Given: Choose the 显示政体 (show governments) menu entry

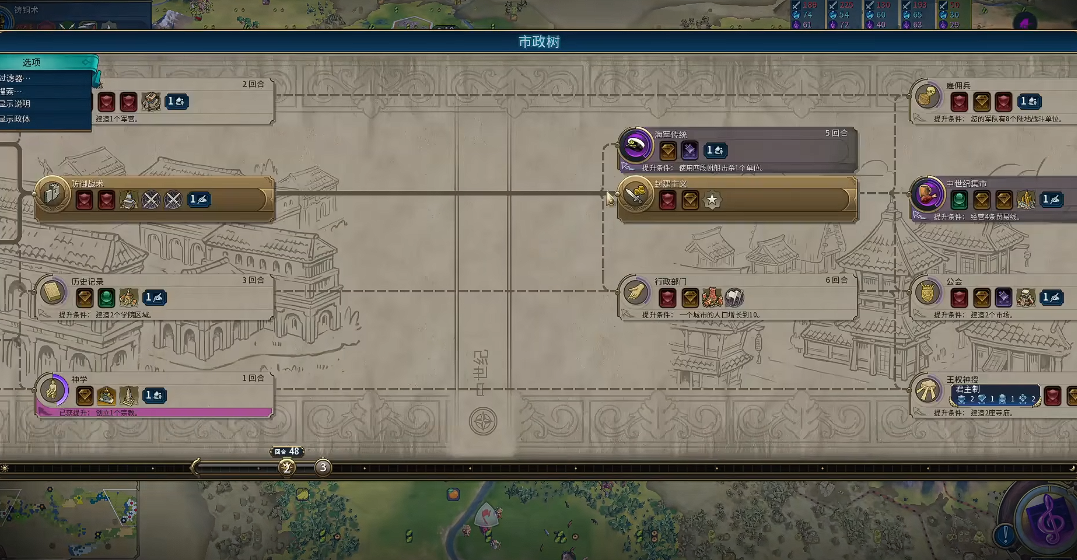Looking at the screenshot, I should [18, 118].
